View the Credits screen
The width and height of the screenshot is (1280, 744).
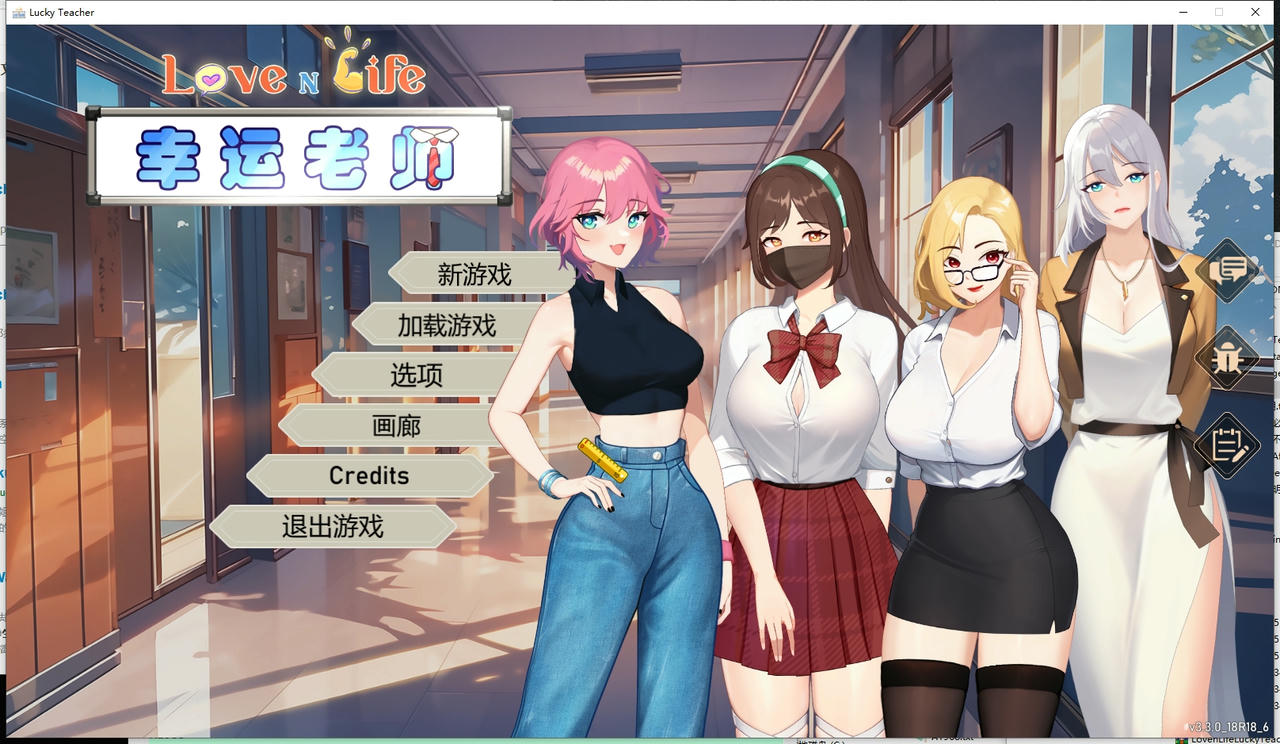point(369,475)
